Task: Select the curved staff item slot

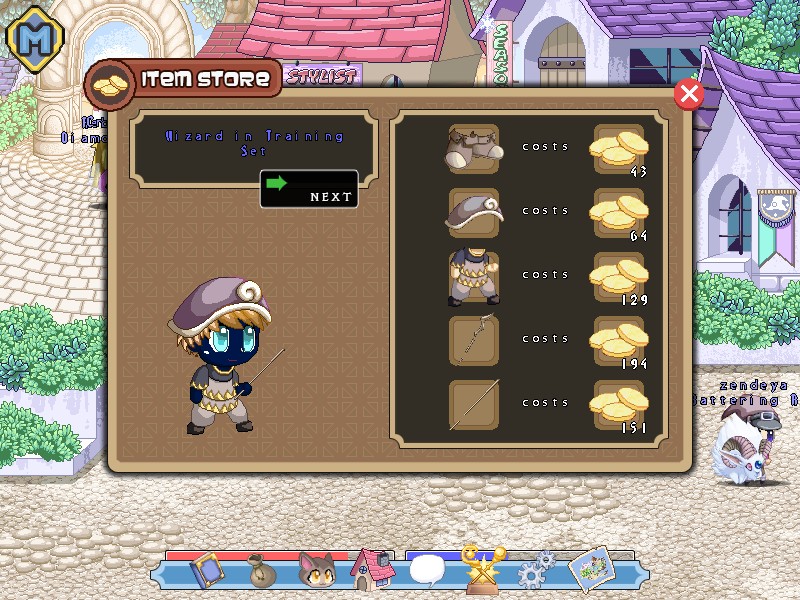Action: coord(473,341)
